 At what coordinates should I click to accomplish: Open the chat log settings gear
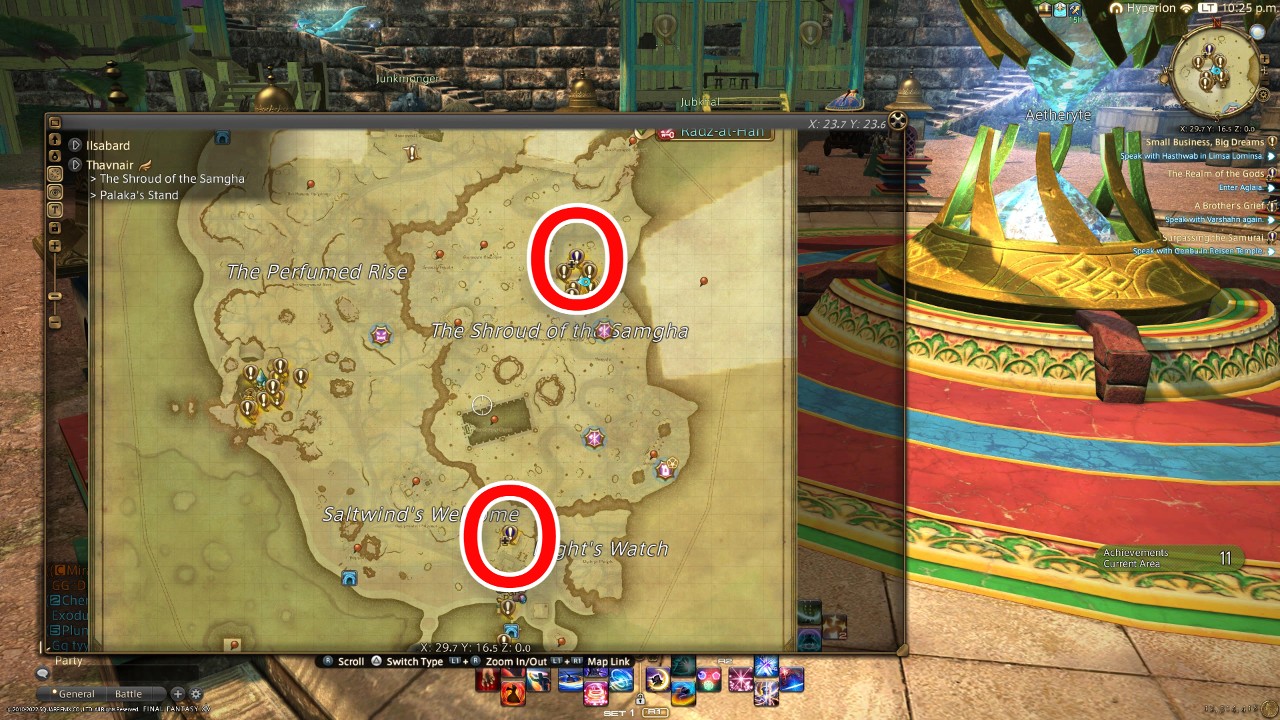[196, 693]
